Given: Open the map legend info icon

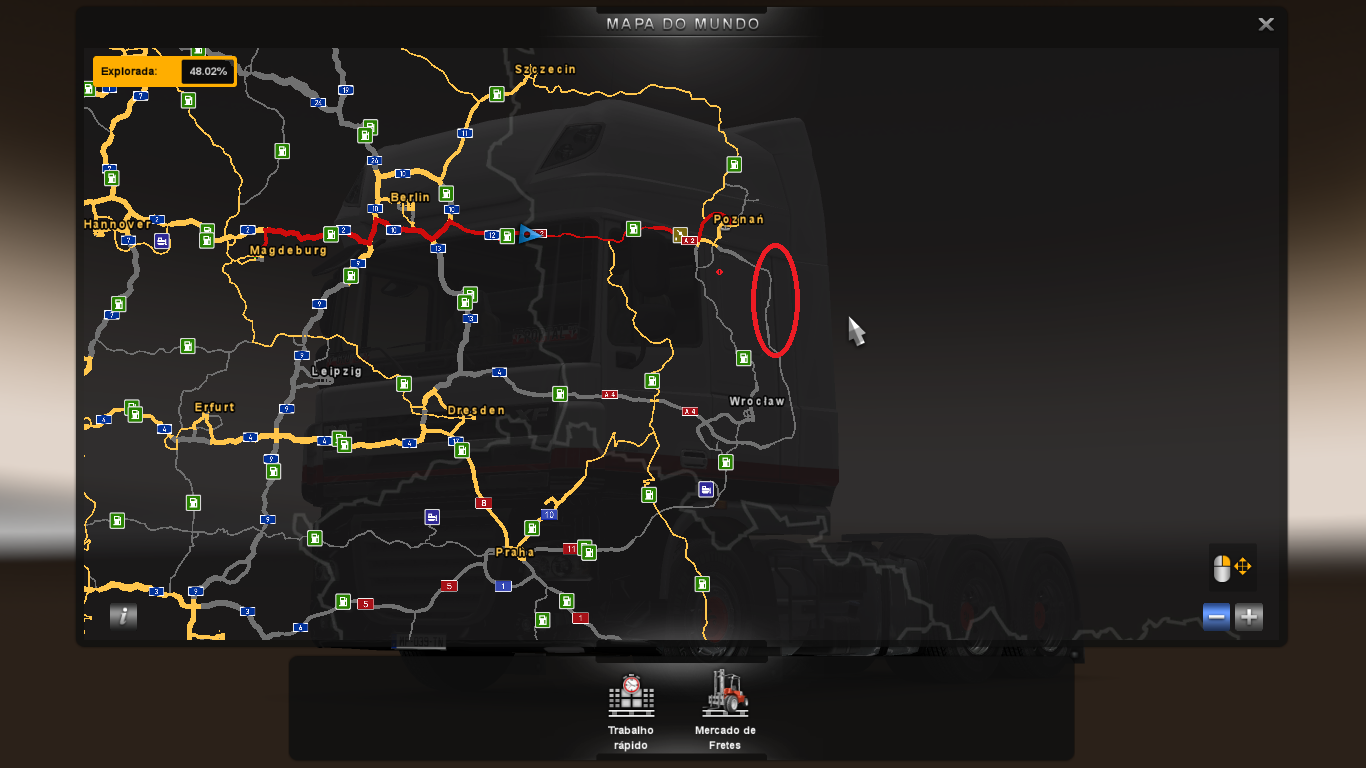Looking at the screenshot, I should (x=122, y=617).
